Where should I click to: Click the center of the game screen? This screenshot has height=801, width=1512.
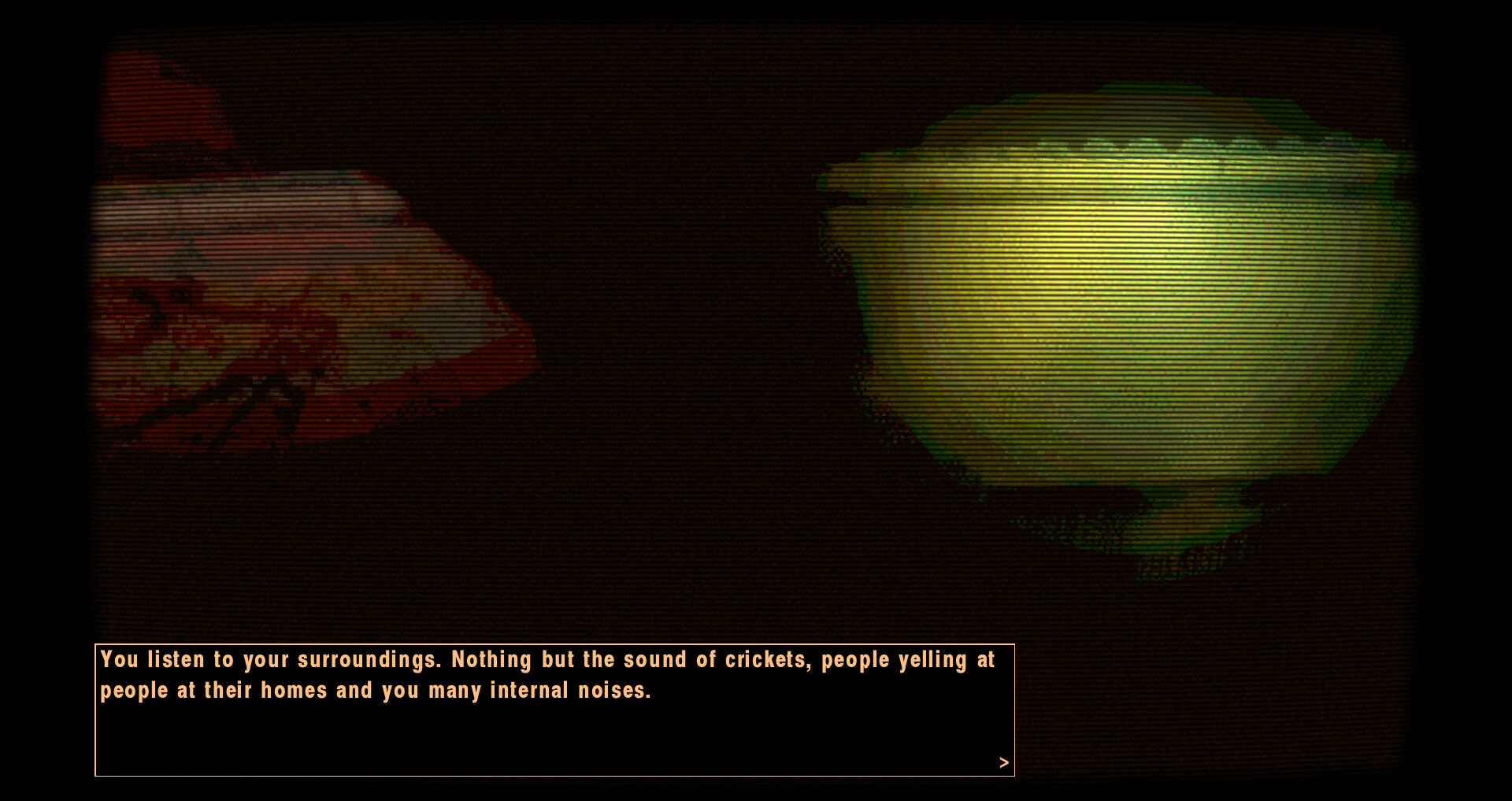[756, 400]
